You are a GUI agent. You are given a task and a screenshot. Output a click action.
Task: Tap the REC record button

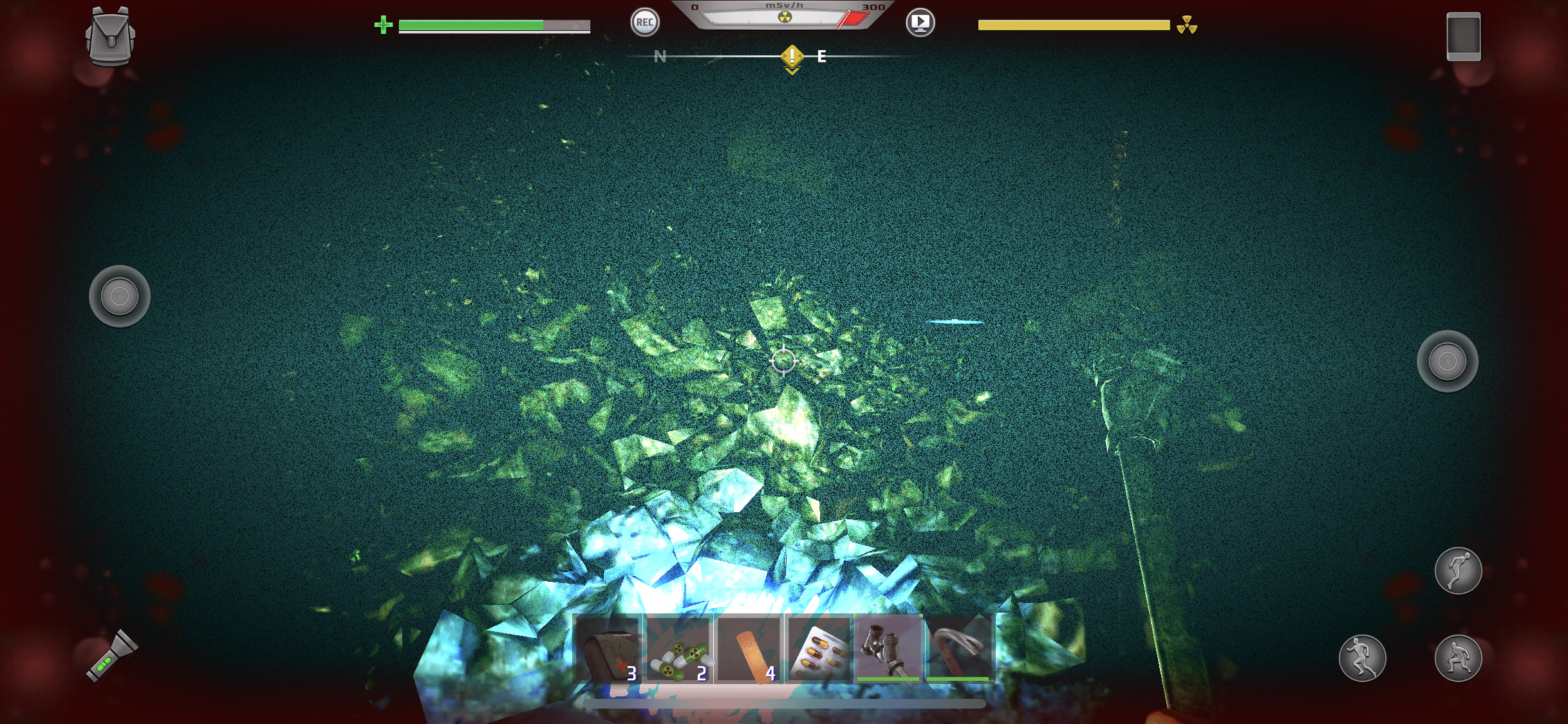pos(644,23)
